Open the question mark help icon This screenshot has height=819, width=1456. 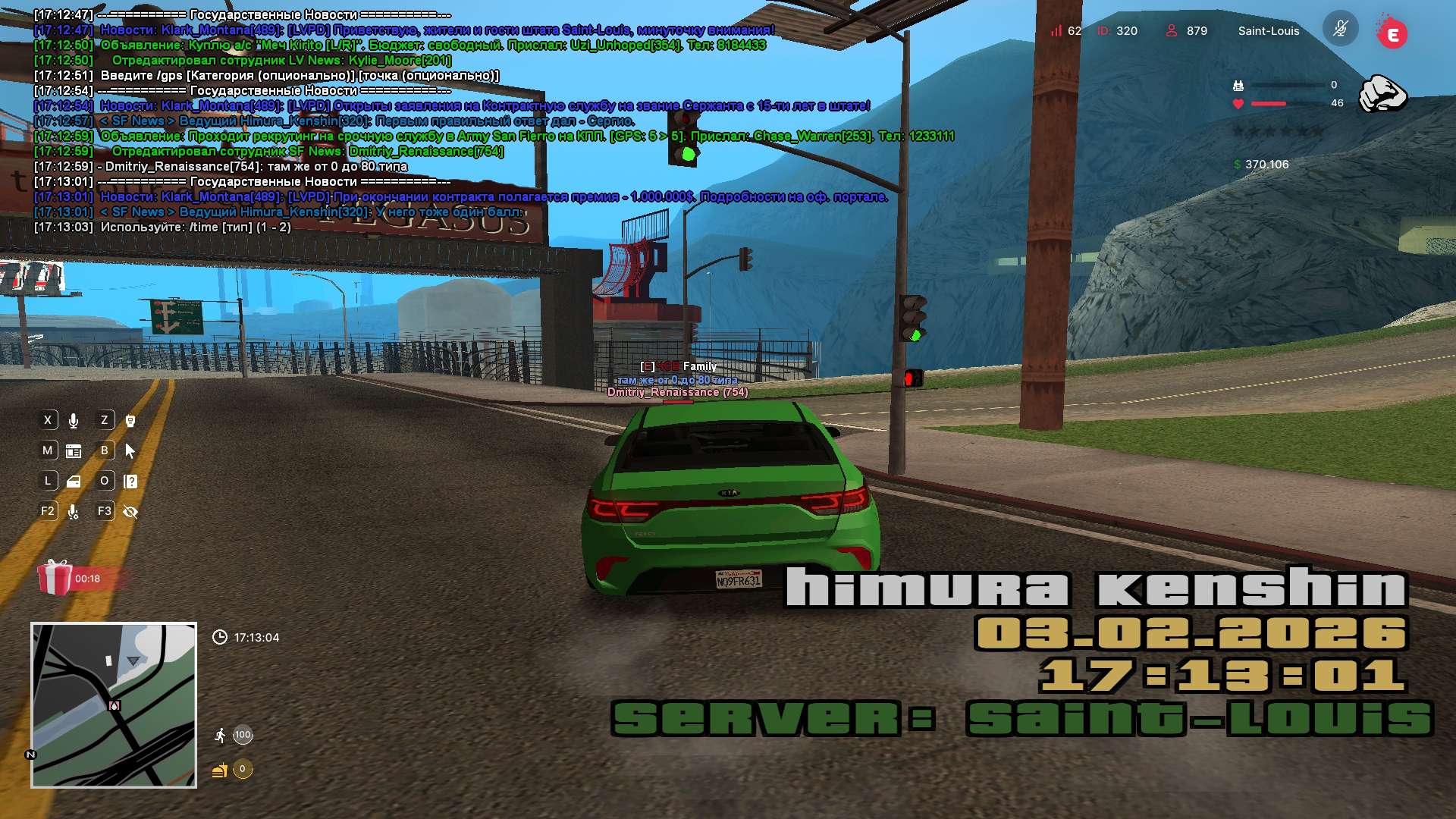pos(130,482)
